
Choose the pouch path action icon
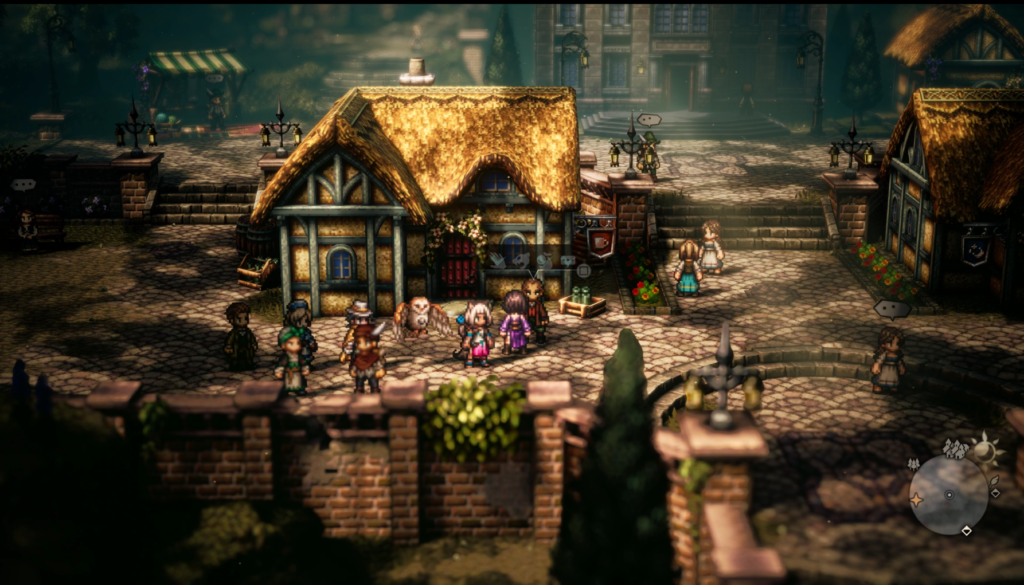[x=545, y=261]
